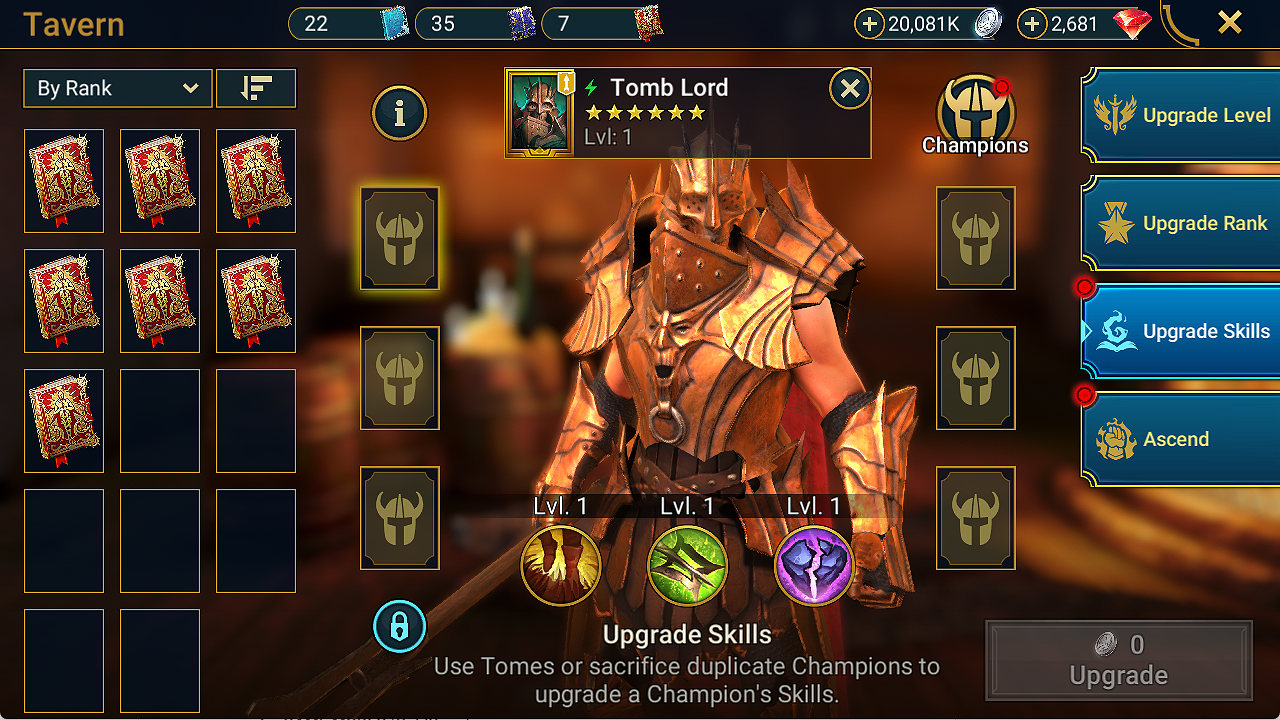The height and width of the screenshot is (720, 1280).
Task: Select the purple third skill icon
Action: tap(813, 567)
